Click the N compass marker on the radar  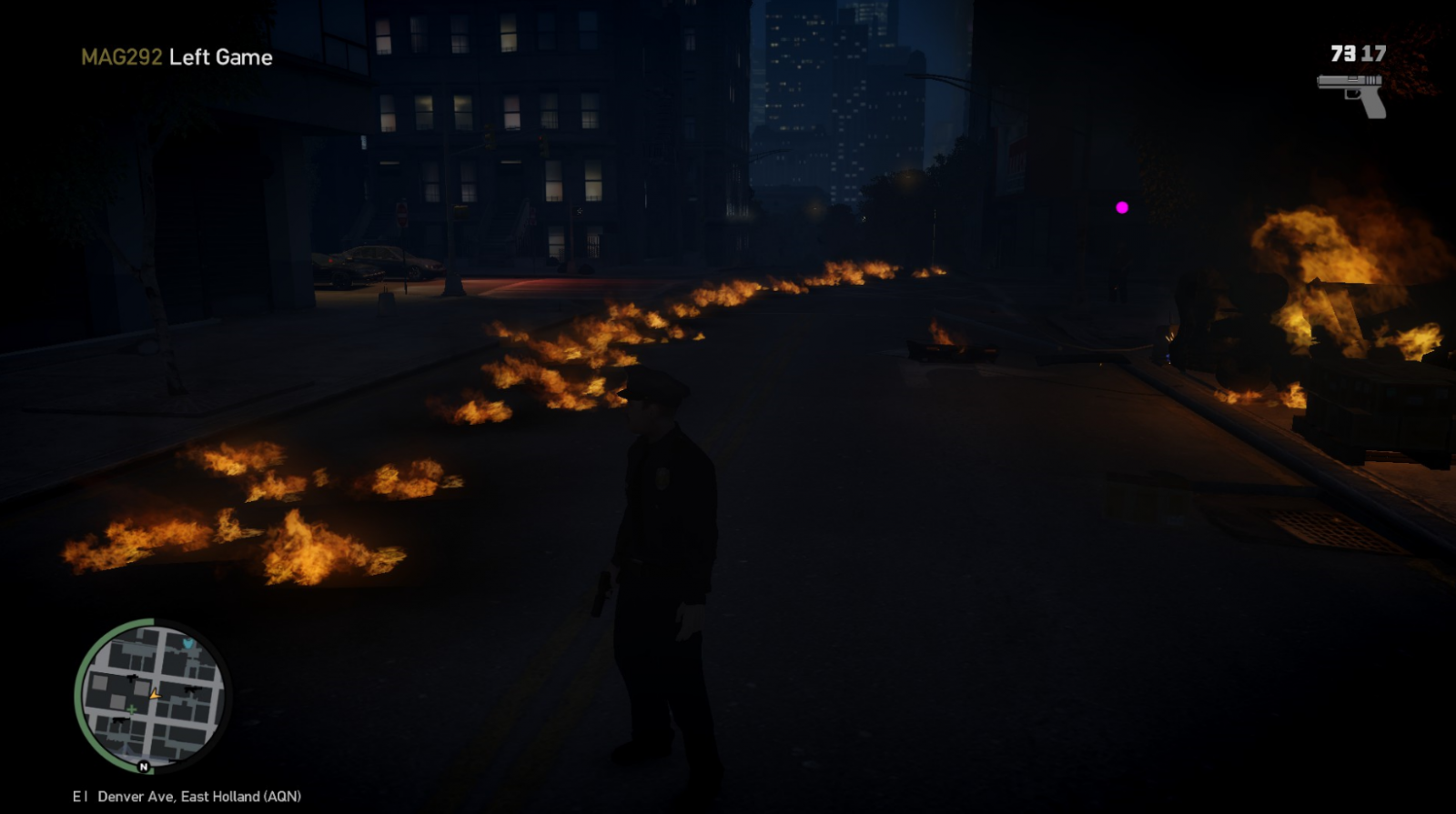point(143,767)
